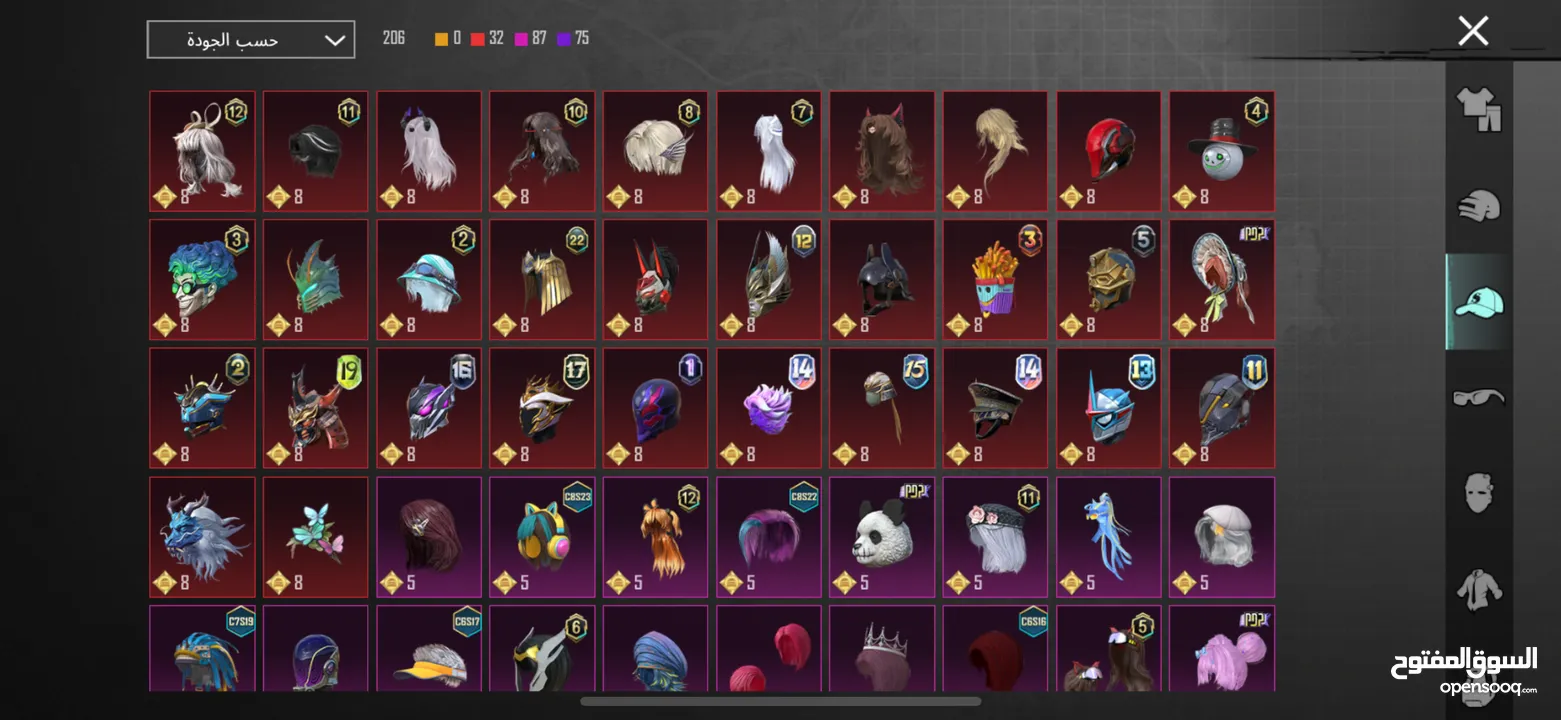Viewport: 1561px width, 720px height.
Task: Select the red racing helmet
Action: [x=1108, y=151]
